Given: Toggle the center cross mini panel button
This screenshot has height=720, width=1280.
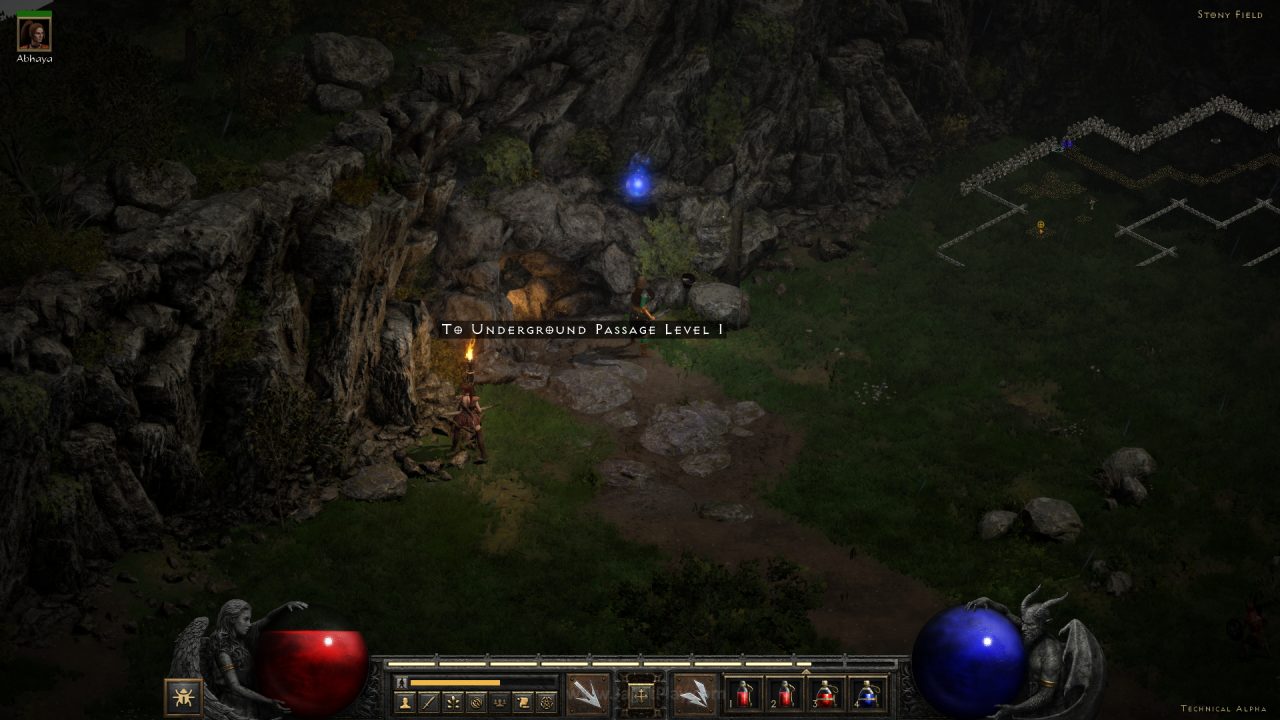Looking at the screenshot, I should point(641,693).
